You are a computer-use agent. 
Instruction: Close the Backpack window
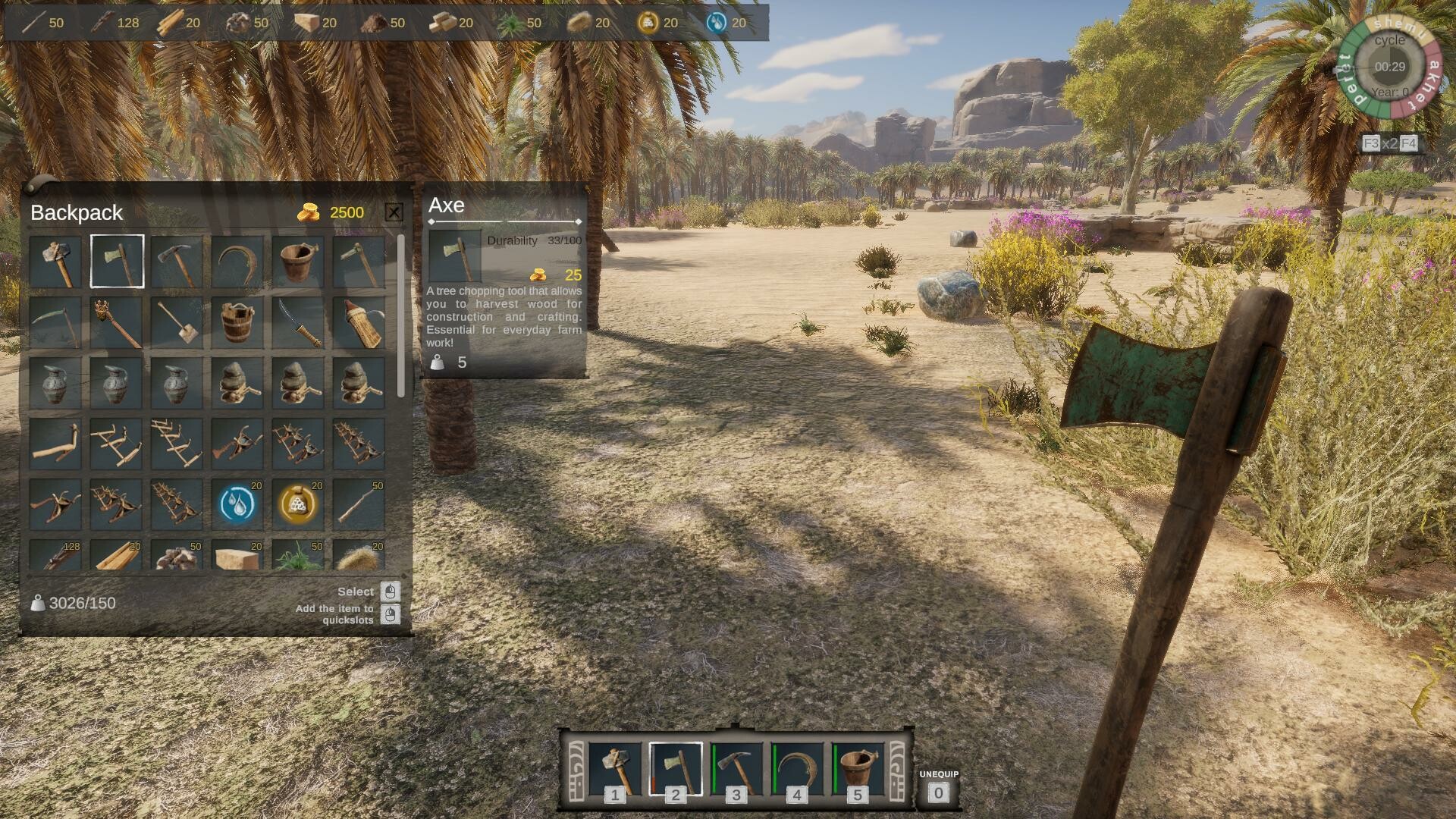tap(394, 212)
